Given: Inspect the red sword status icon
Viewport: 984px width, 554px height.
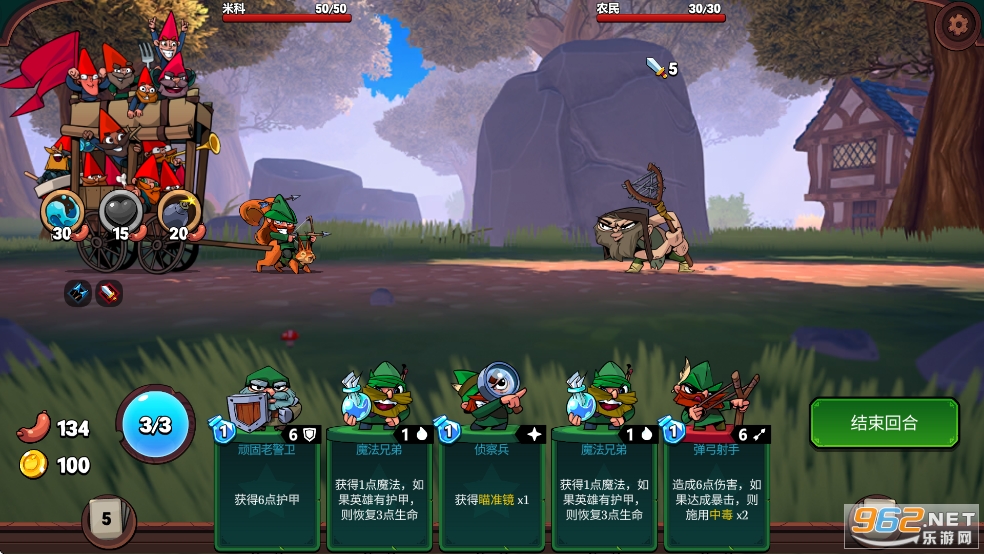Looking at the screenshot, I should click(x=109, y=293).
